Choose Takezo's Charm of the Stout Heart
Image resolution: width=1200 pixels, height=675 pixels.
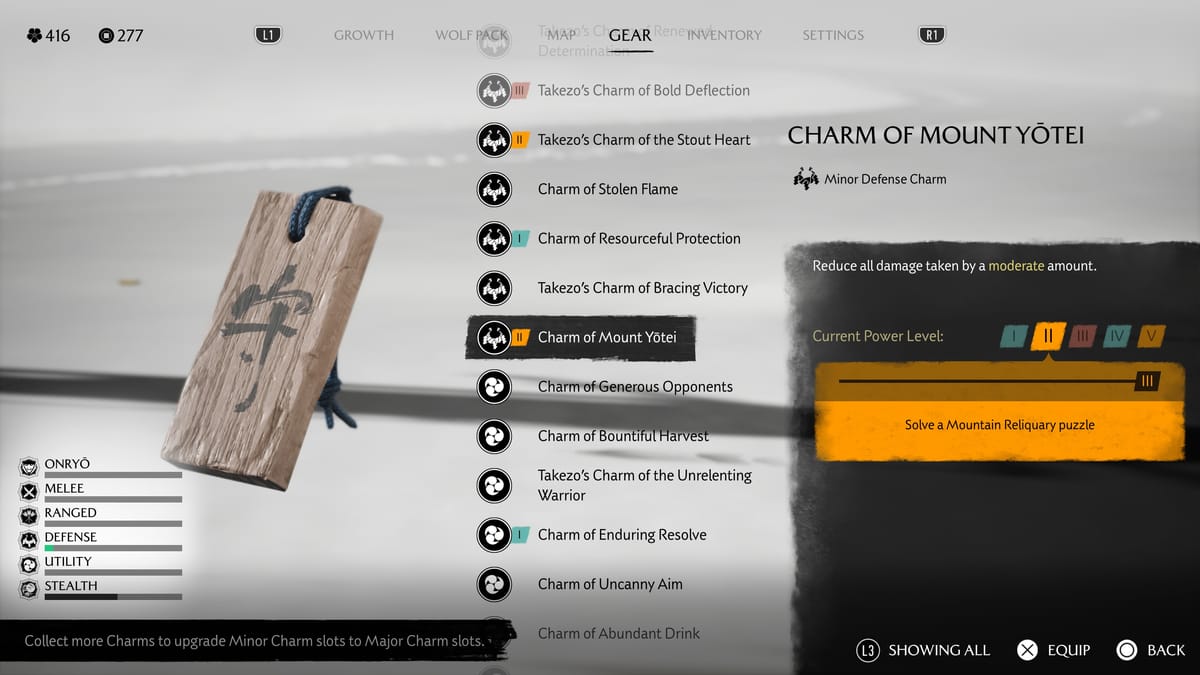[643, 140]
